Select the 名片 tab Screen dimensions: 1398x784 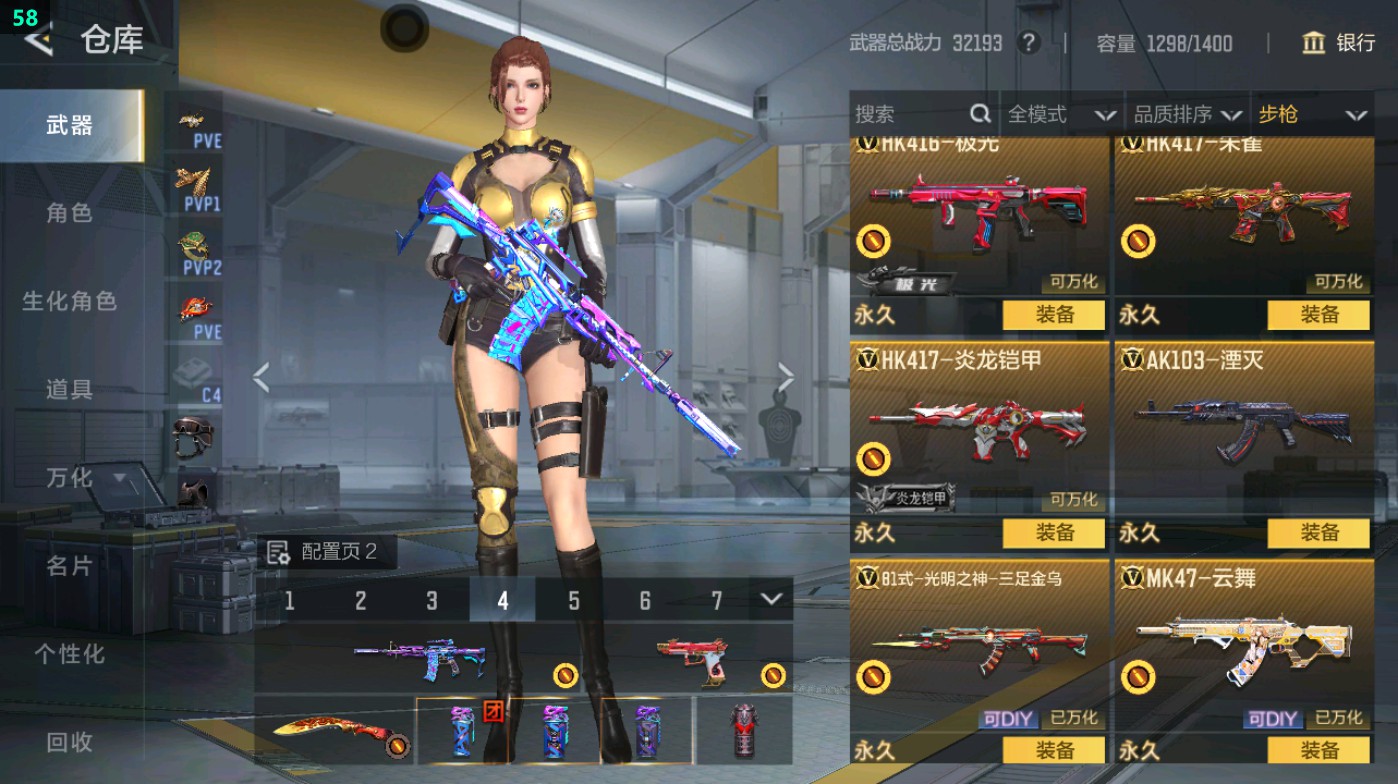69,566
